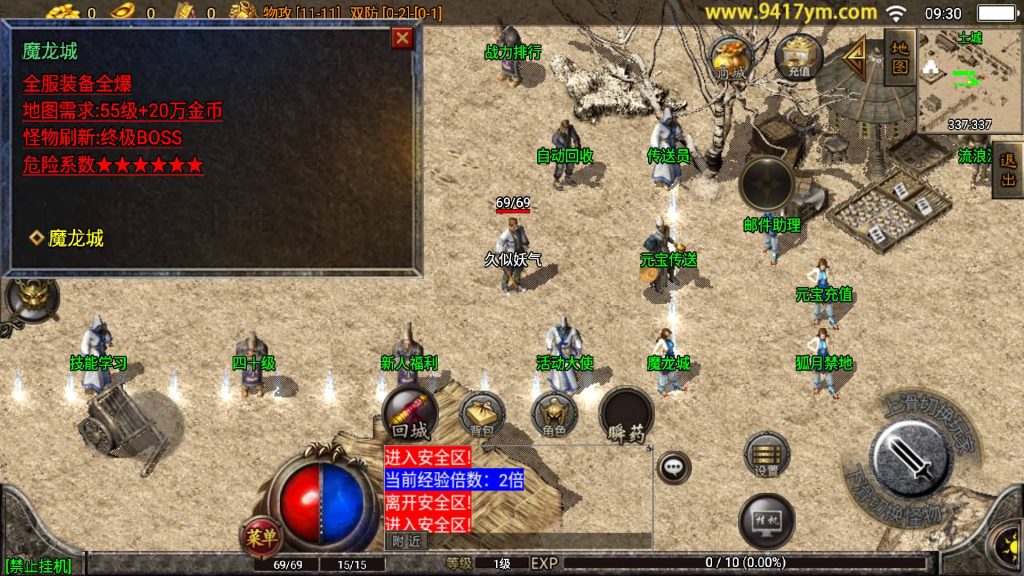Open the 设置 settings button
Viewport: 1024px width, 576px height.
767,454
